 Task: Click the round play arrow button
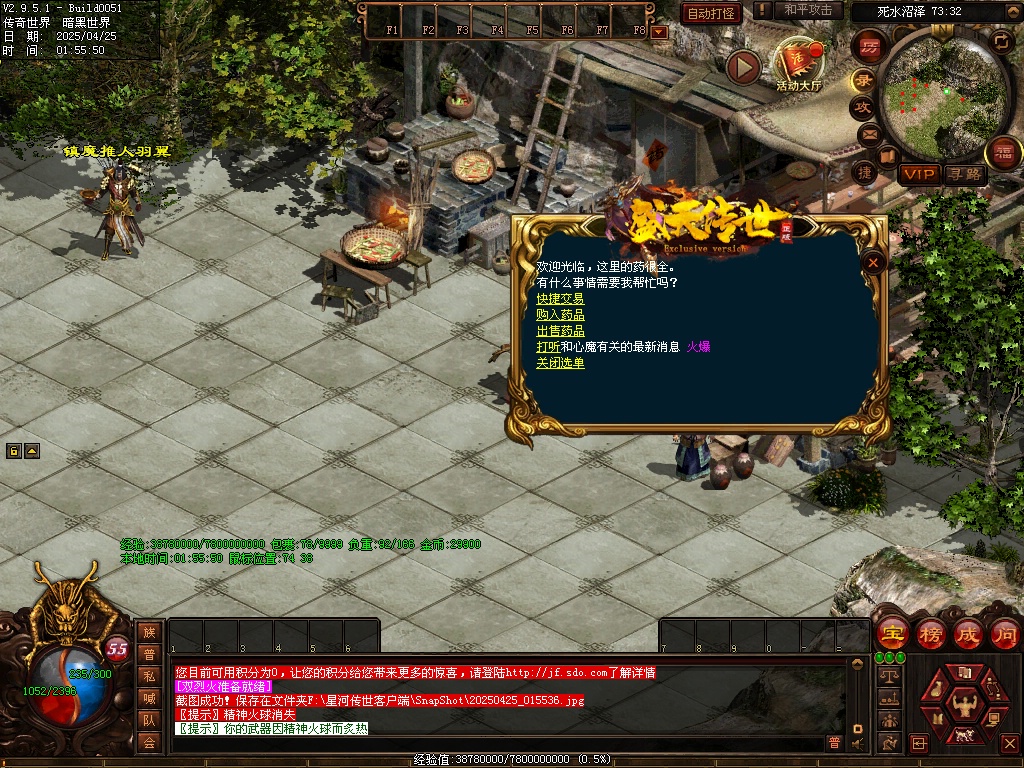(x=743, y=67)
